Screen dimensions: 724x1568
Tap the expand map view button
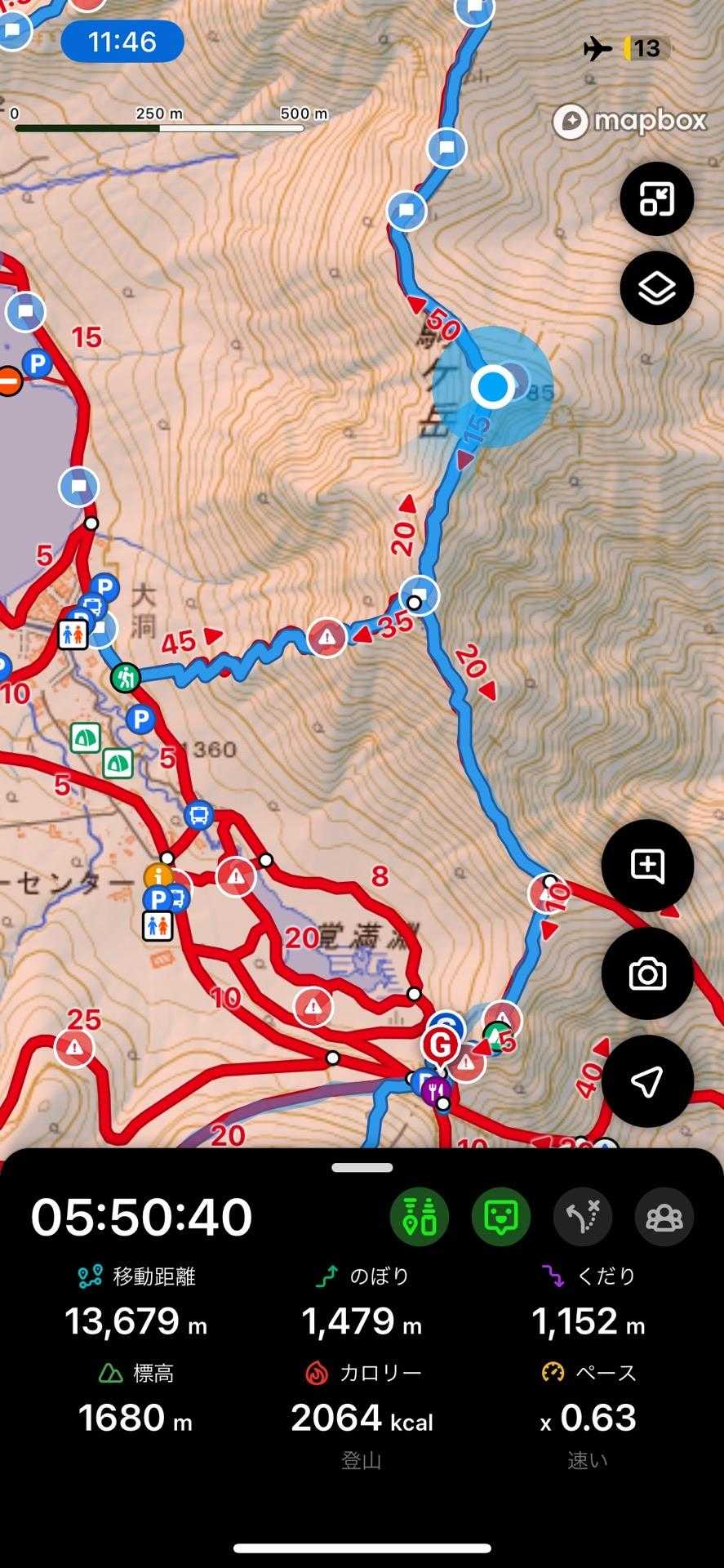656,198
